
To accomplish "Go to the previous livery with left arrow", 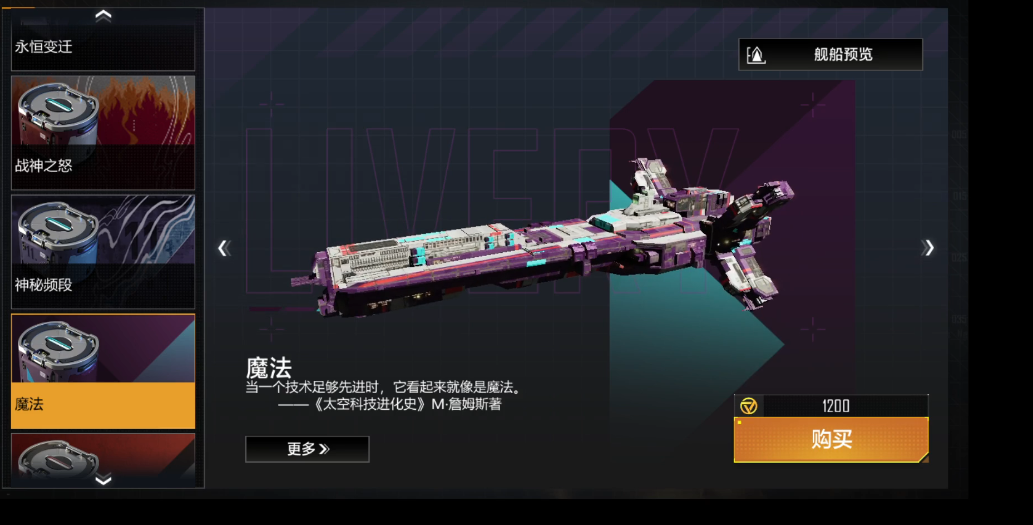I will (224, 248).
